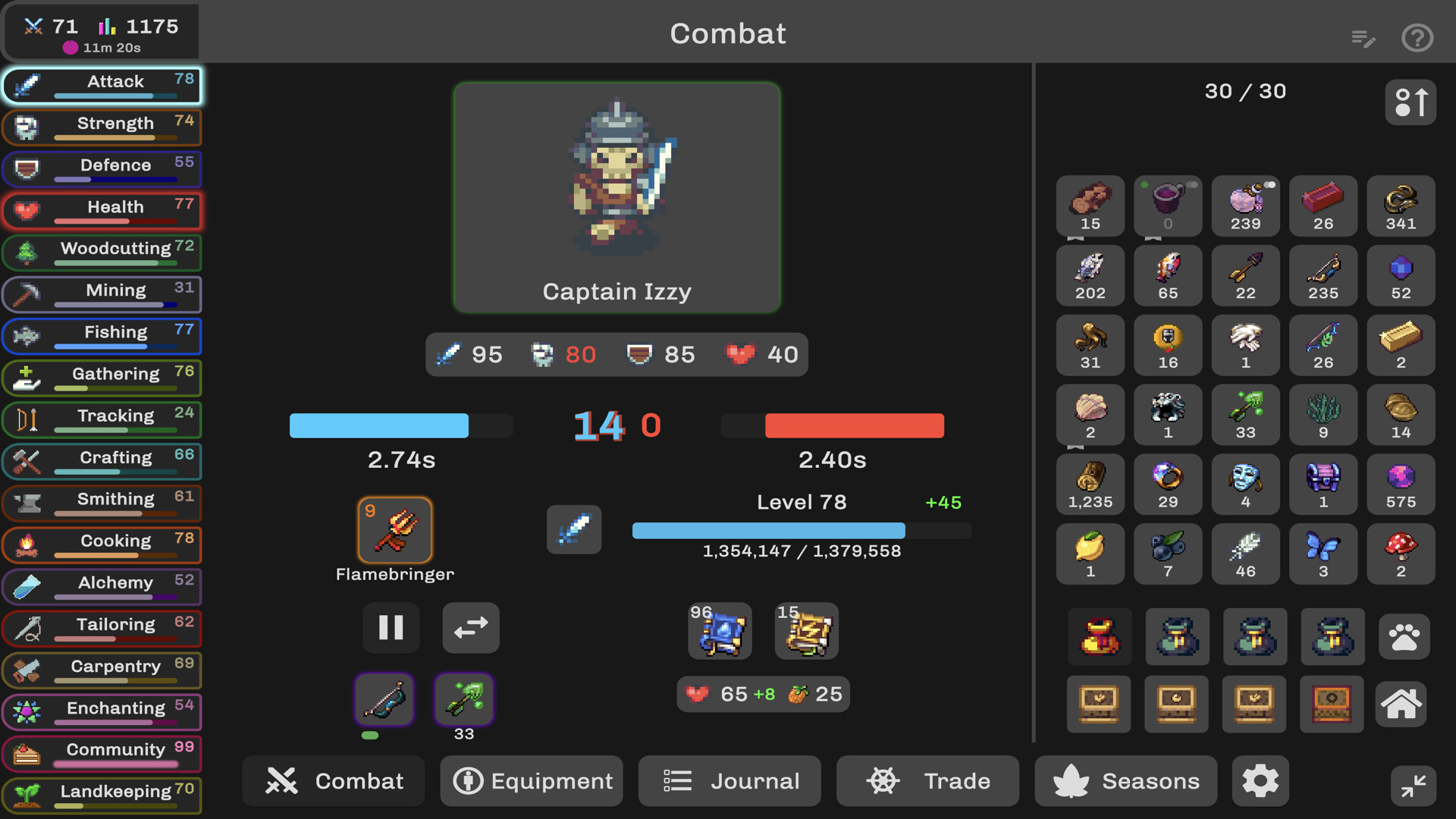Open the help question mark icon
Screen dimensions: 1456x819
(1417, 38)
